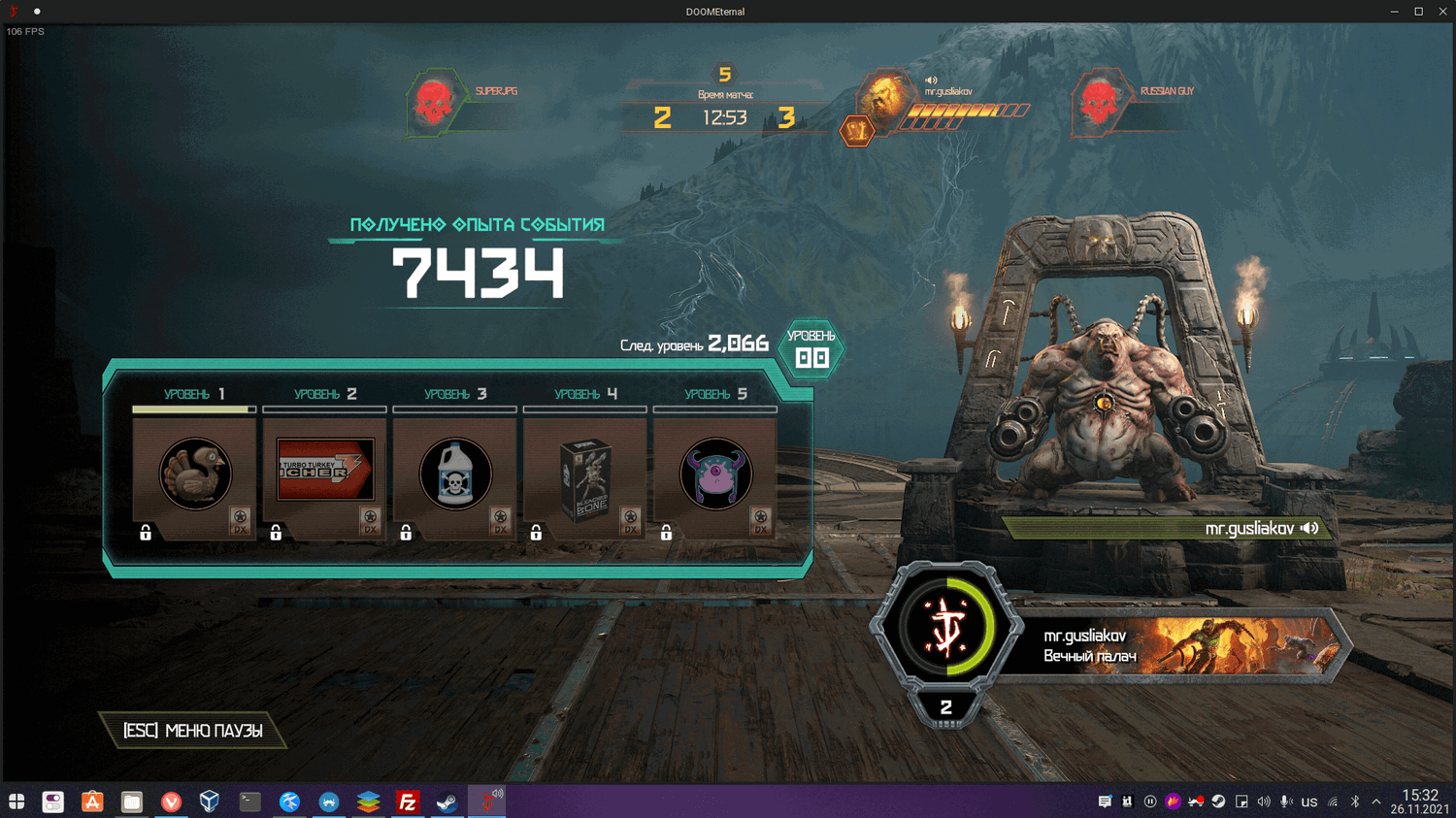
Task: Click the Slayer emblem rank badge
Action: click(946, 627)
